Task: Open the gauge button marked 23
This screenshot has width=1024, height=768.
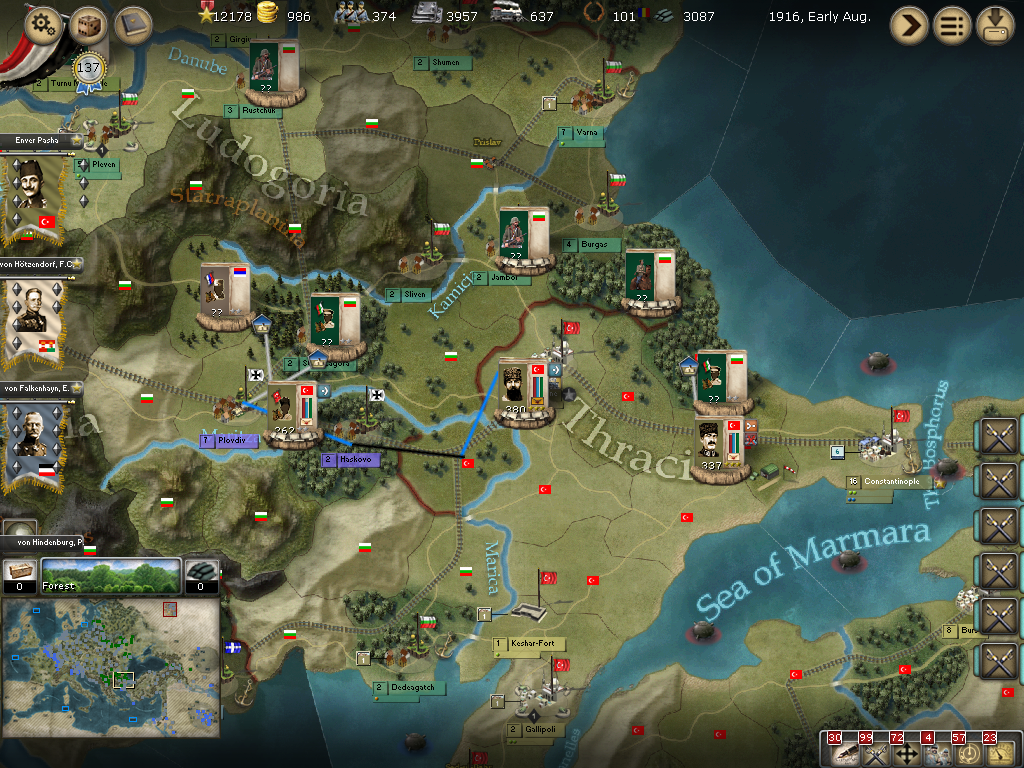Action: click(x=998, y=752)
